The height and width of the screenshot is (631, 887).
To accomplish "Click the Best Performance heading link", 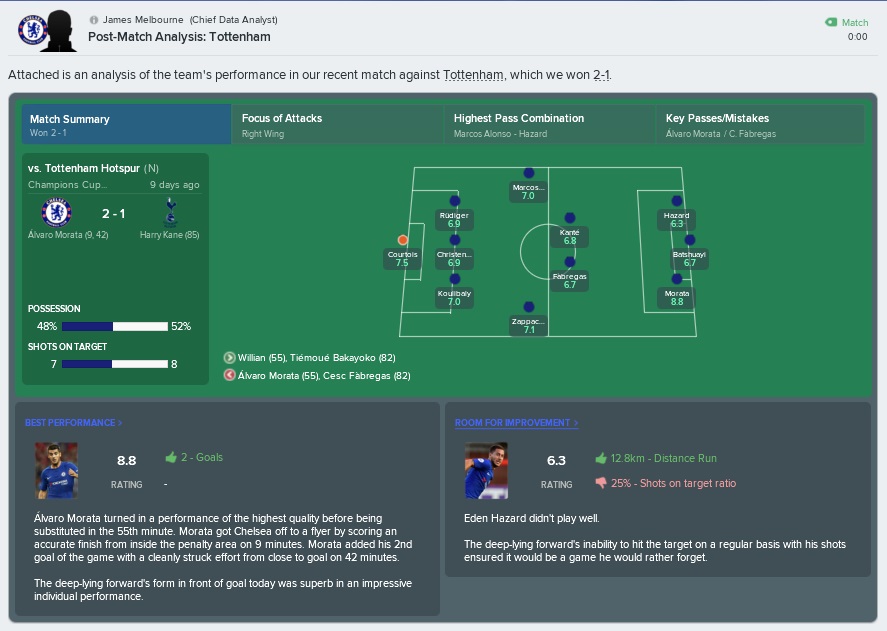I will (73, 423).
